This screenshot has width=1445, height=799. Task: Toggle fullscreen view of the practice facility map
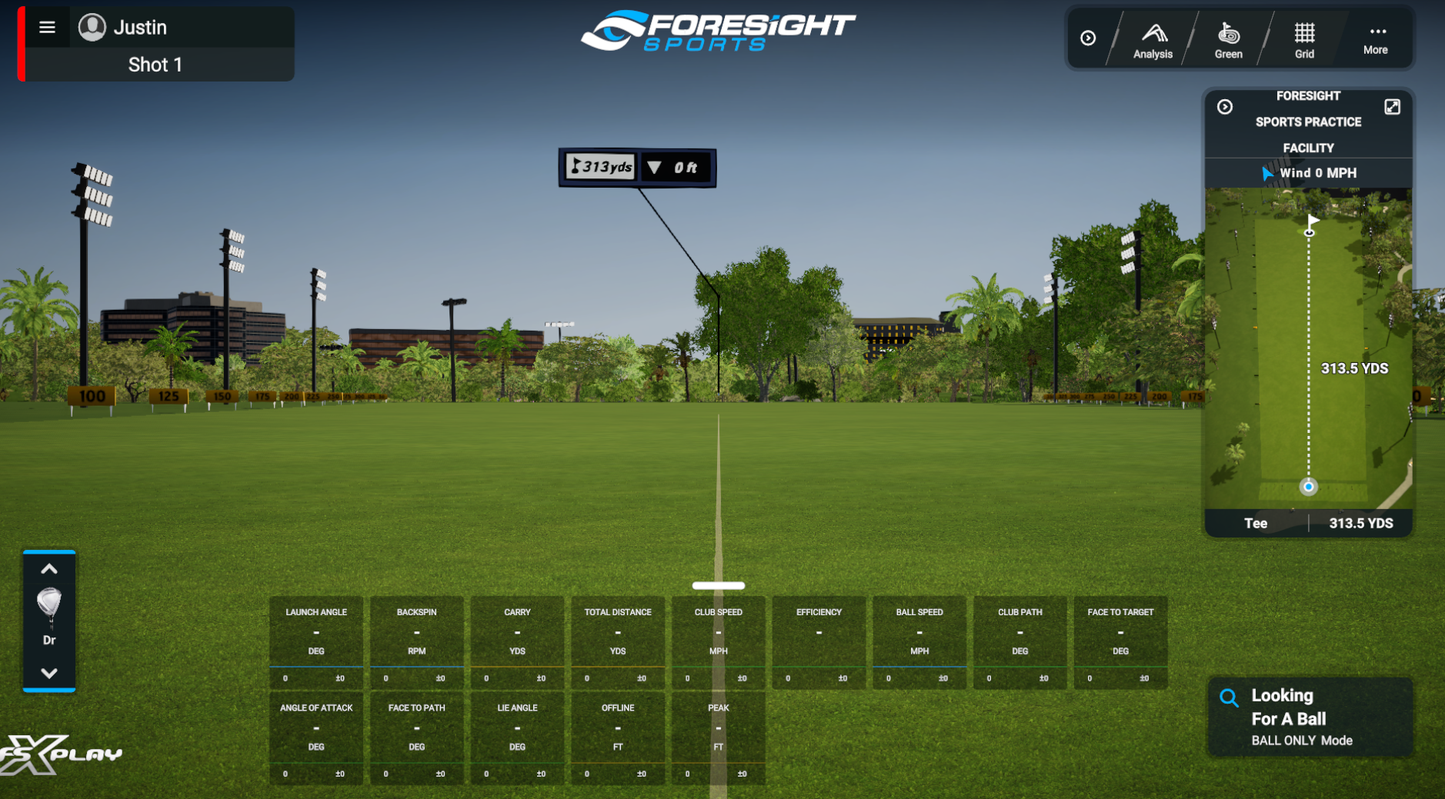[1392, 106]
